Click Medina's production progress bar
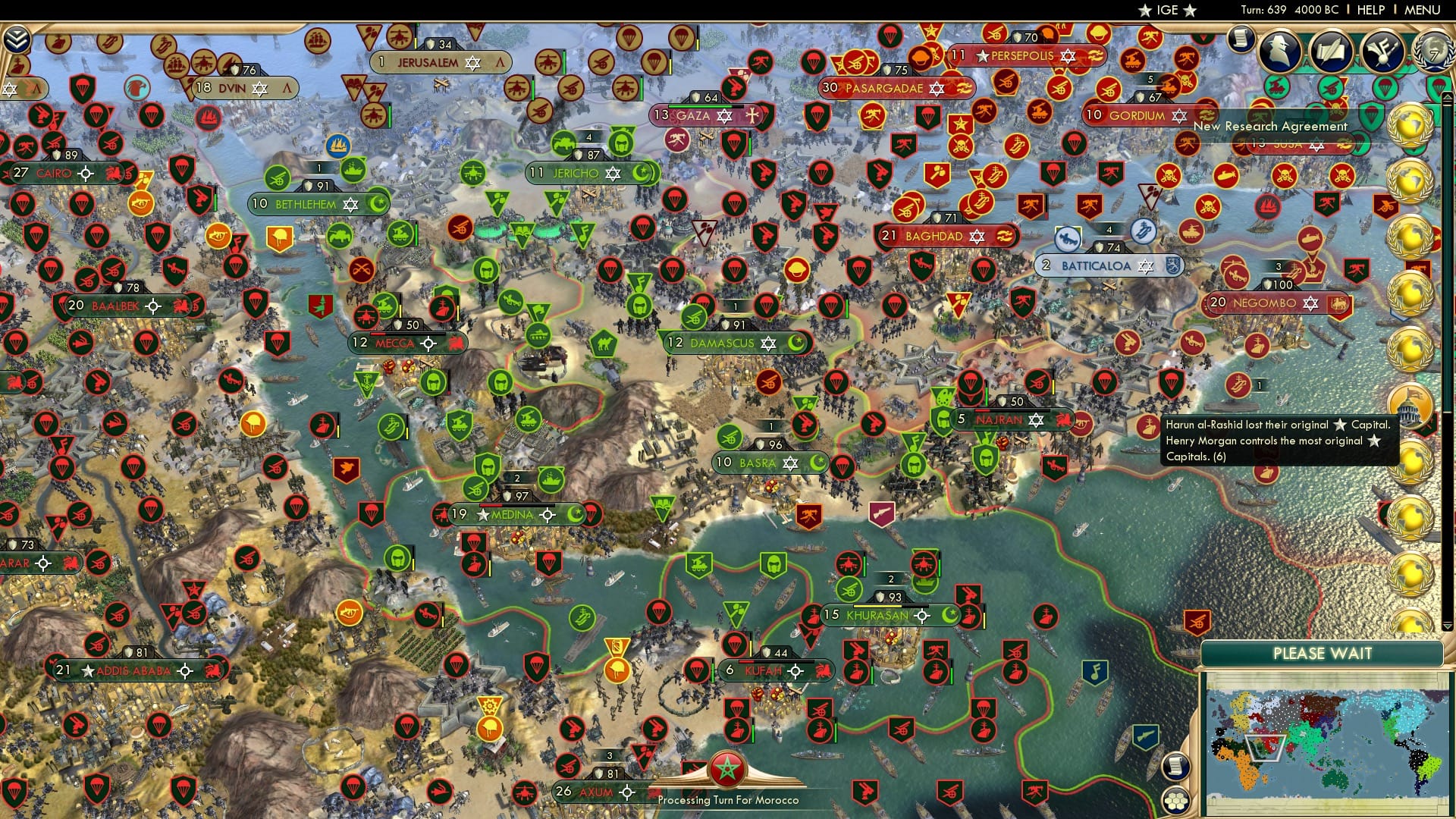Image resolution: width=1456 pixels, height=819 pixels. [x=516, y=504]
